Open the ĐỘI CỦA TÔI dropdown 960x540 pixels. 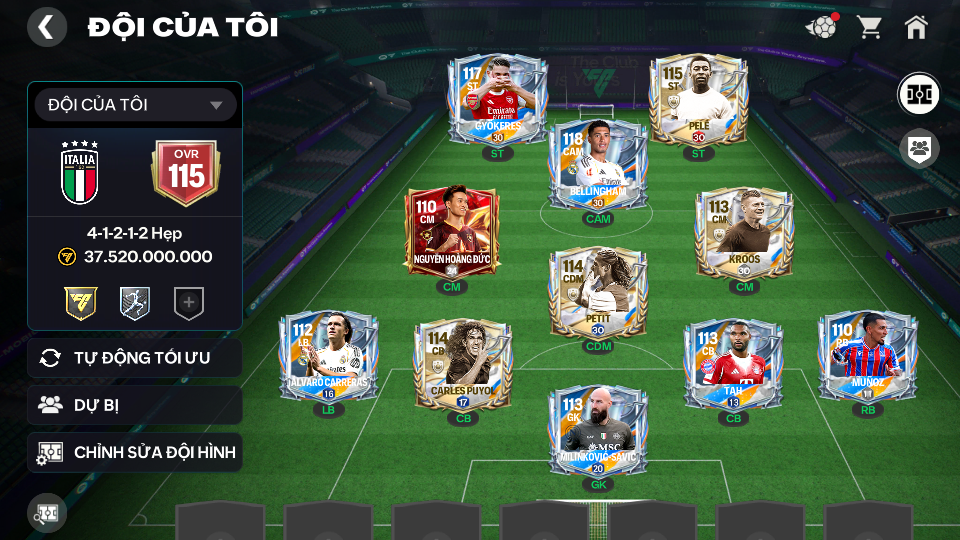(135, 105)
